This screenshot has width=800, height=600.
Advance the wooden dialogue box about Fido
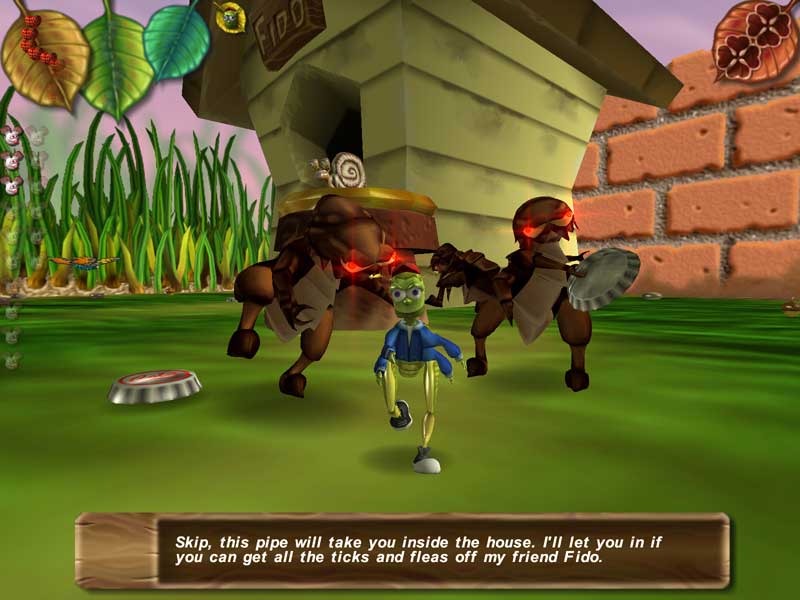coord(402,550)
